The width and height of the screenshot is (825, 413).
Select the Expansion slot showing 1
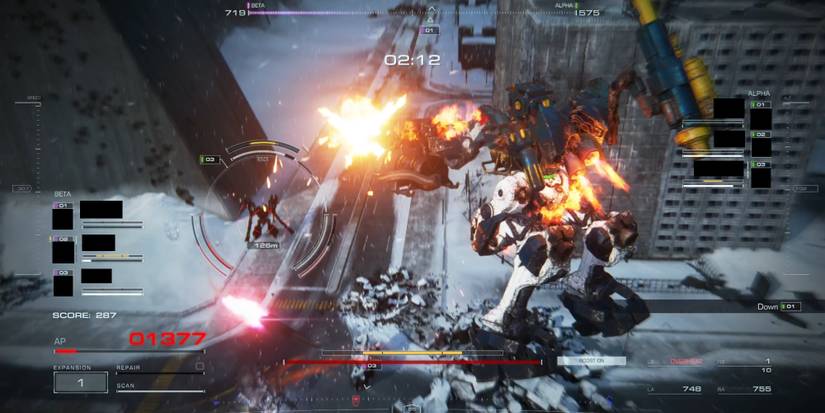click(80, 381)
